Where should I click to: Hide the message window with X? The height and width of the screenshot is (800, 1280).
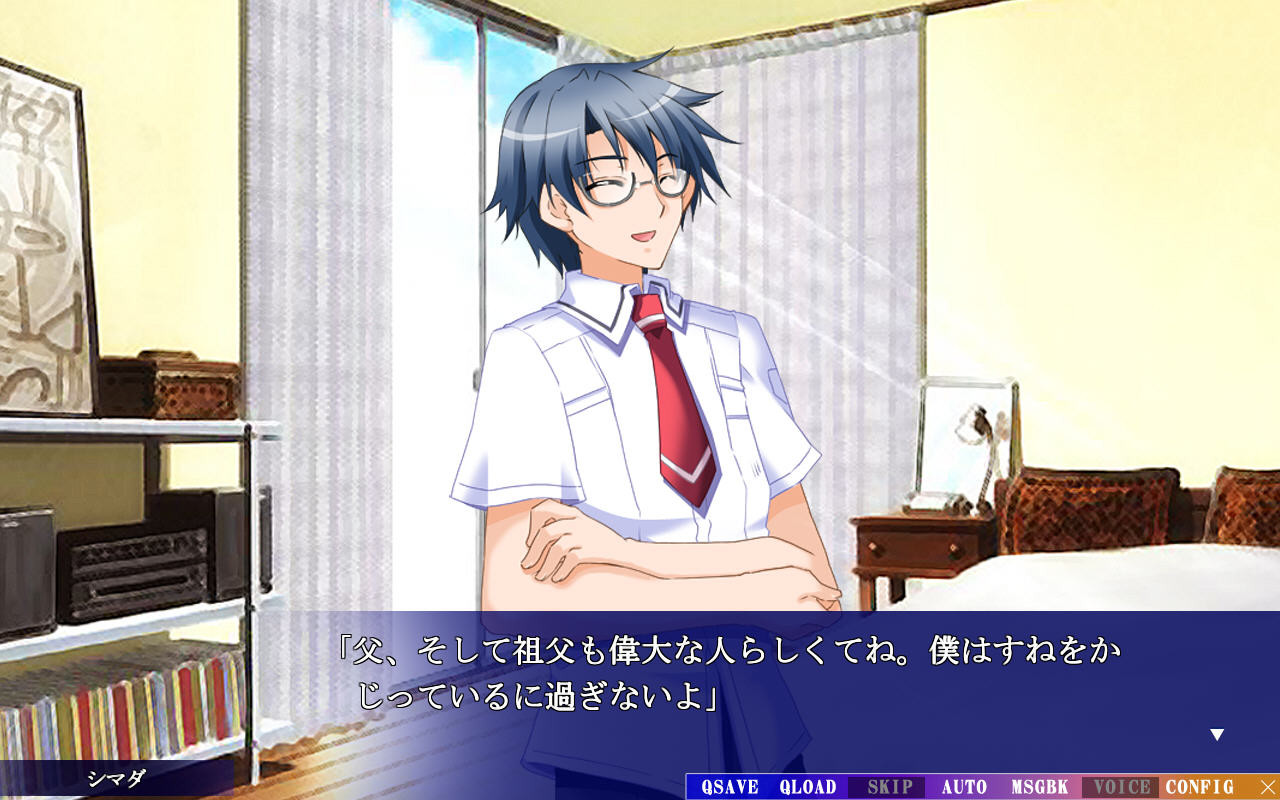coord(1268,787)
